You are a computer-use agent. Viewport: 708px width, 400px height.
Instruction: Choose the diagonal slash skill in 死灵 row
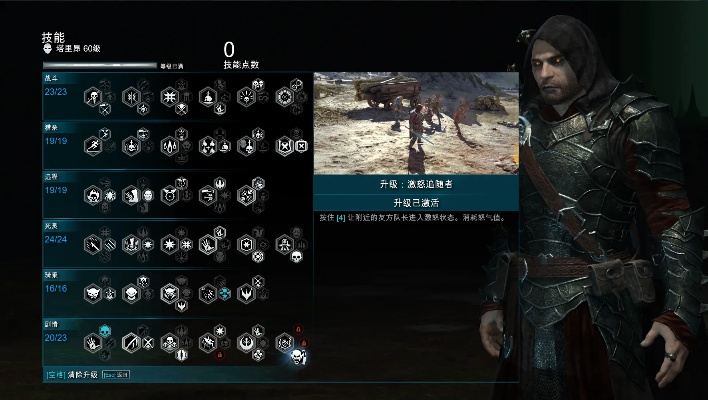[92, 243]
